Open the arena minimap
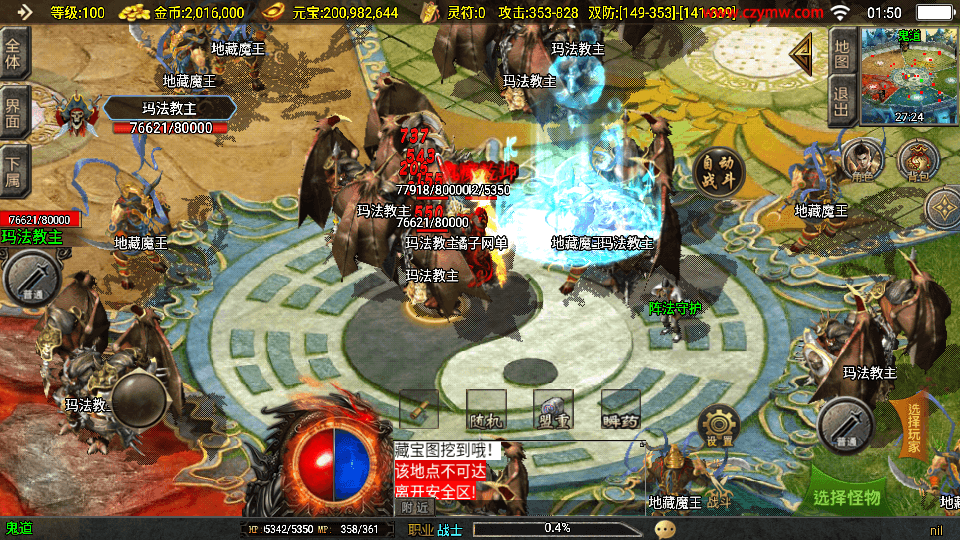The image size is (960, 540). 909,75
